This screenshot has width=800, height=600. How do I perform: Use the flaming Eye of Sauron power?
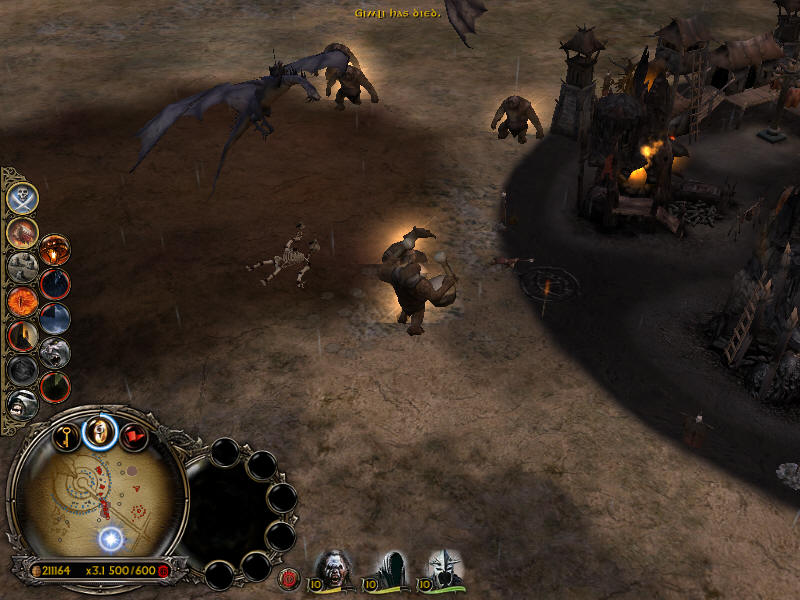(22, 300)
